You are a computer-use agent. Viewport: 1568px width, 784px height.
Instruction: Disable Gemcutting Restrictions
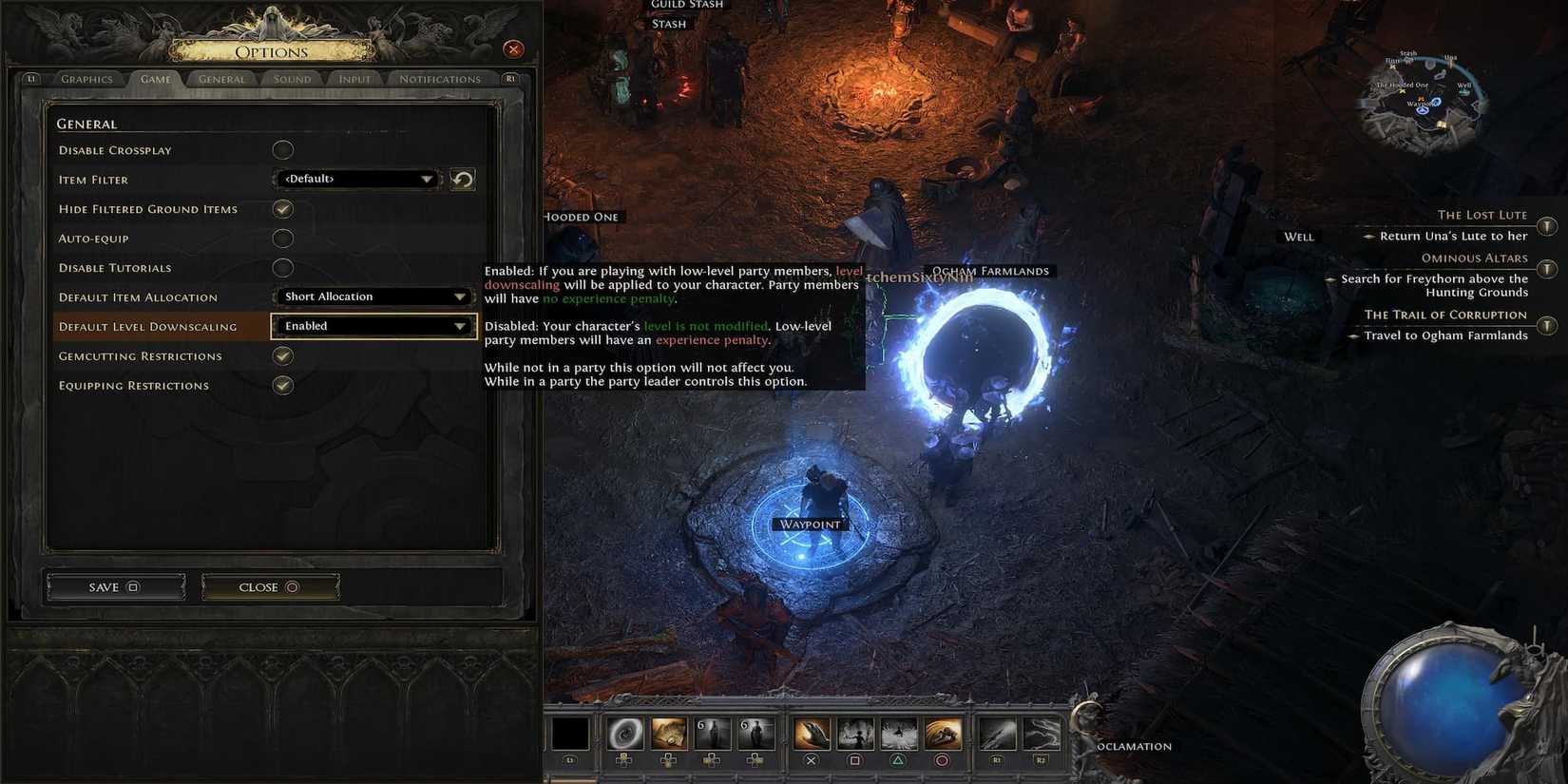(x=282, y=355)
